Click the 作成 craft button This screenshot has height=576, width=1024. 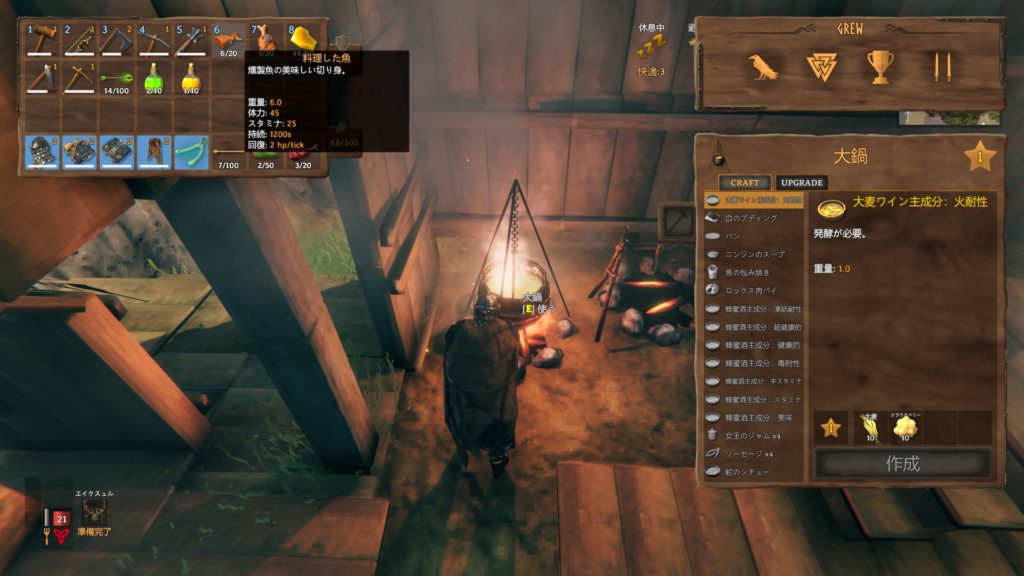tap(902, 464)
